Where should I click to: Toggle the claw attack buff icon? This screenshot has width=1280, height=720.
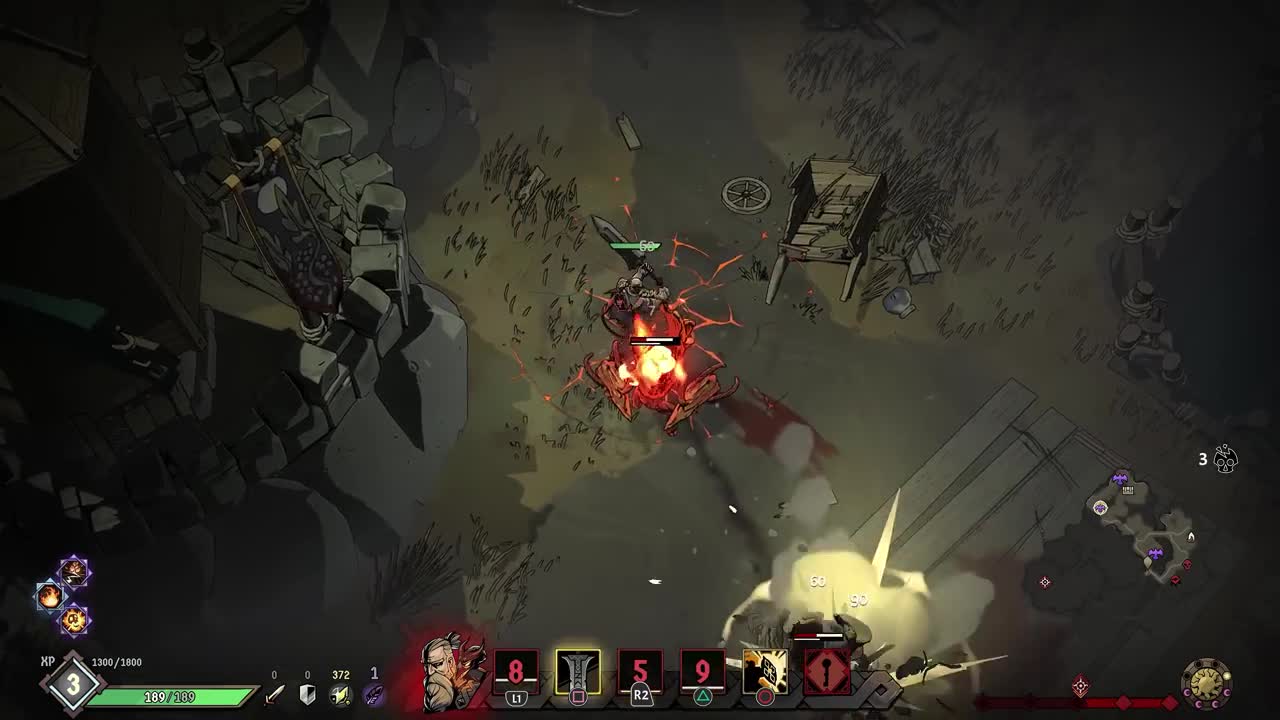(74, 570)
